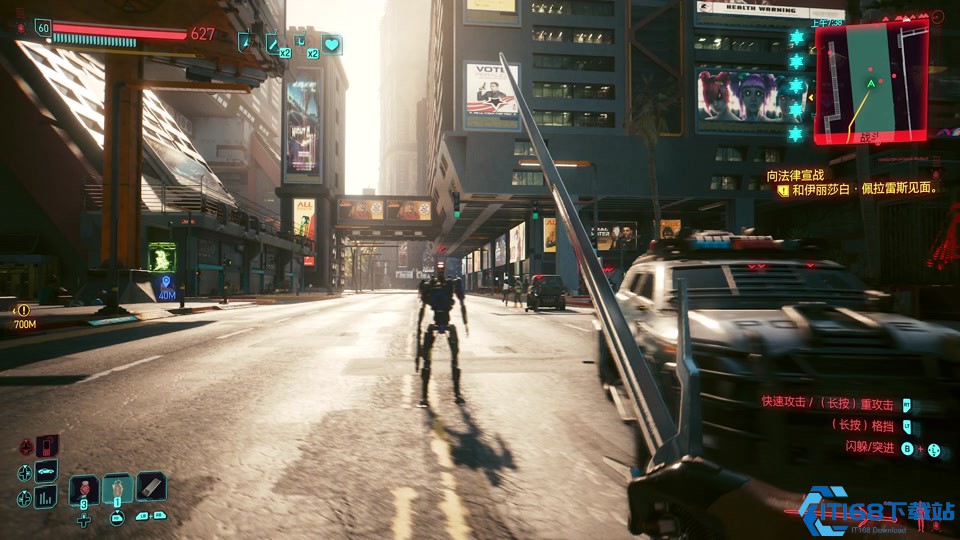Screen dimensions: 960x540
Task: Select the gray rectangular gadget slot
Action: 151,486
